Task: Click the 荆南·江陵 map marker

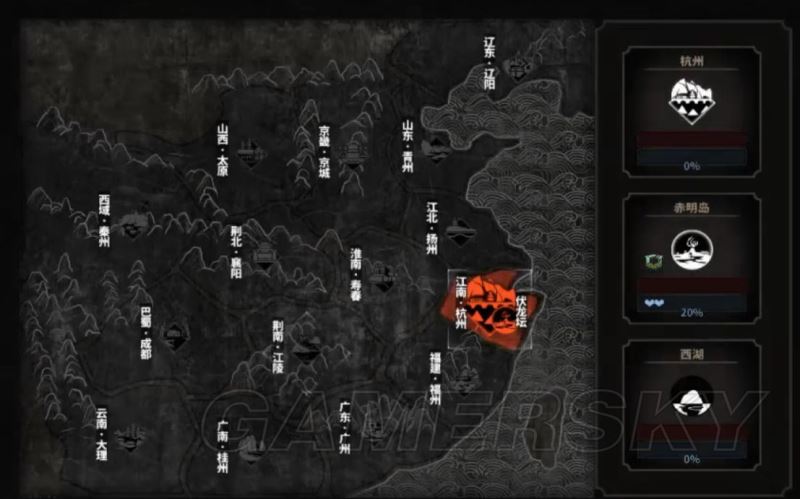Action: pos(306,348)
